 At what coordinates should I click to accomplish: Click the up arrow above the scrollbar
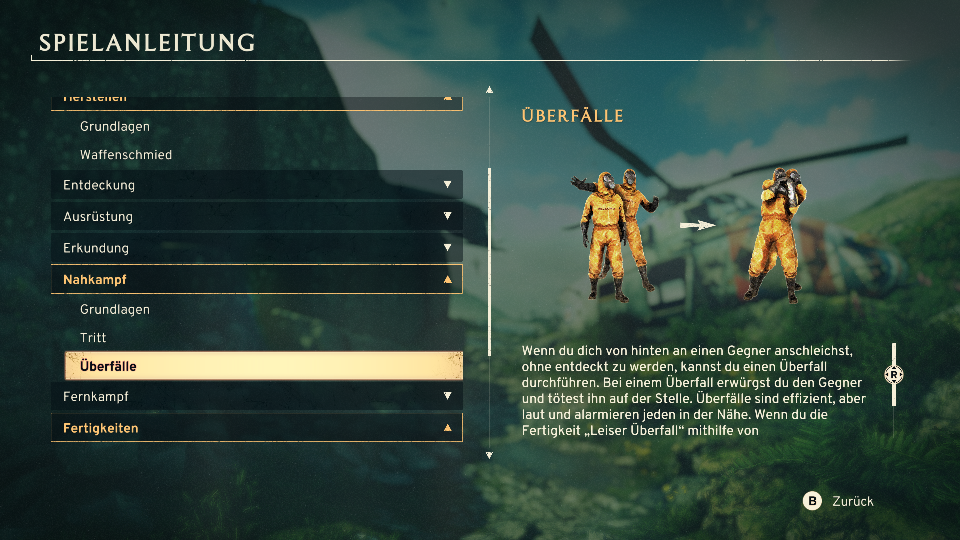tap(489, 90)
